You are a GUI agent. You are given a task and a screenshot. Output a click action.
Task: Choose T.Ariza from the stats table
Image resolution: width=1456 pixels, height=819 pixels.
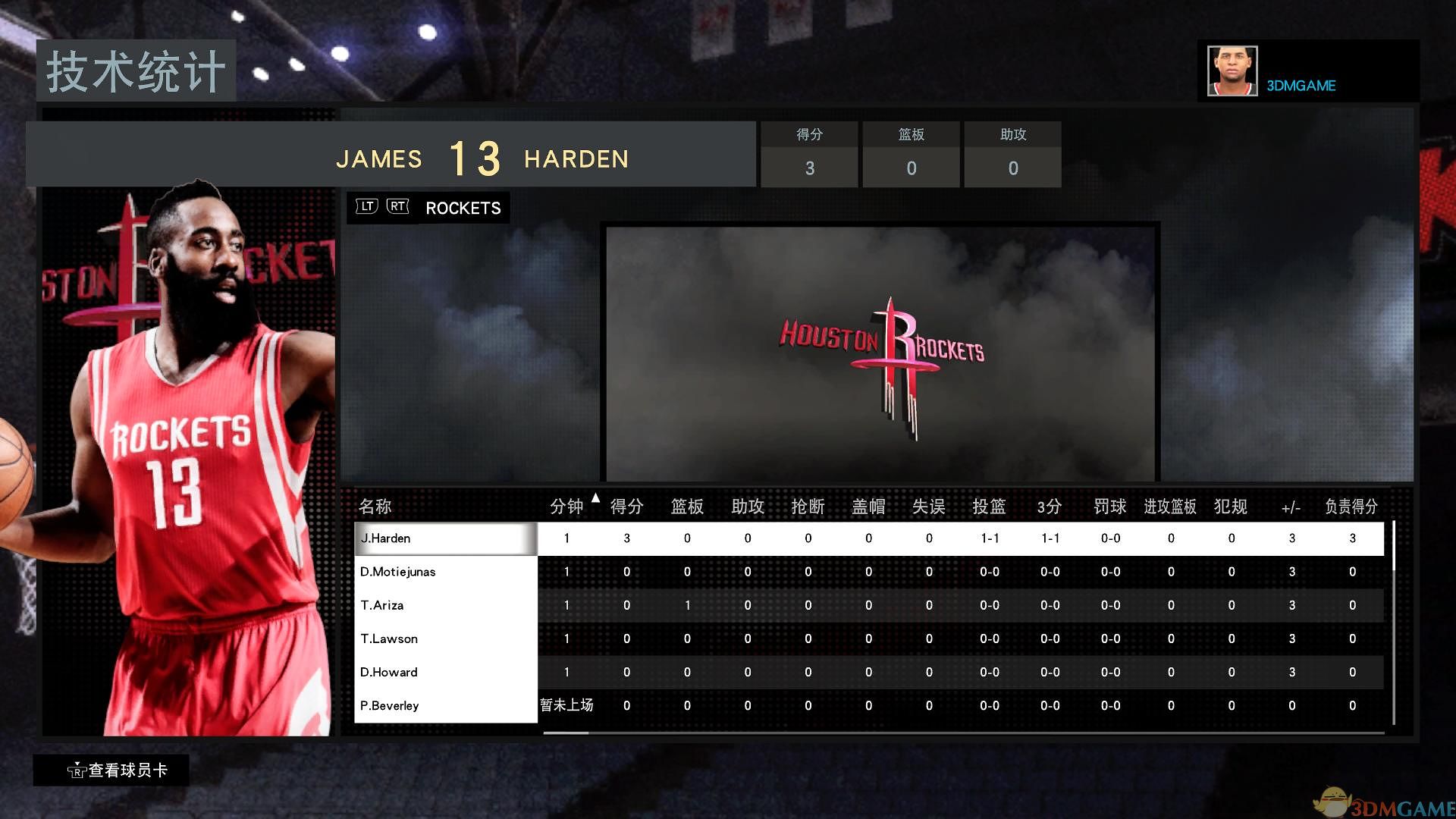pyautogui.click(x=445, y=605)
